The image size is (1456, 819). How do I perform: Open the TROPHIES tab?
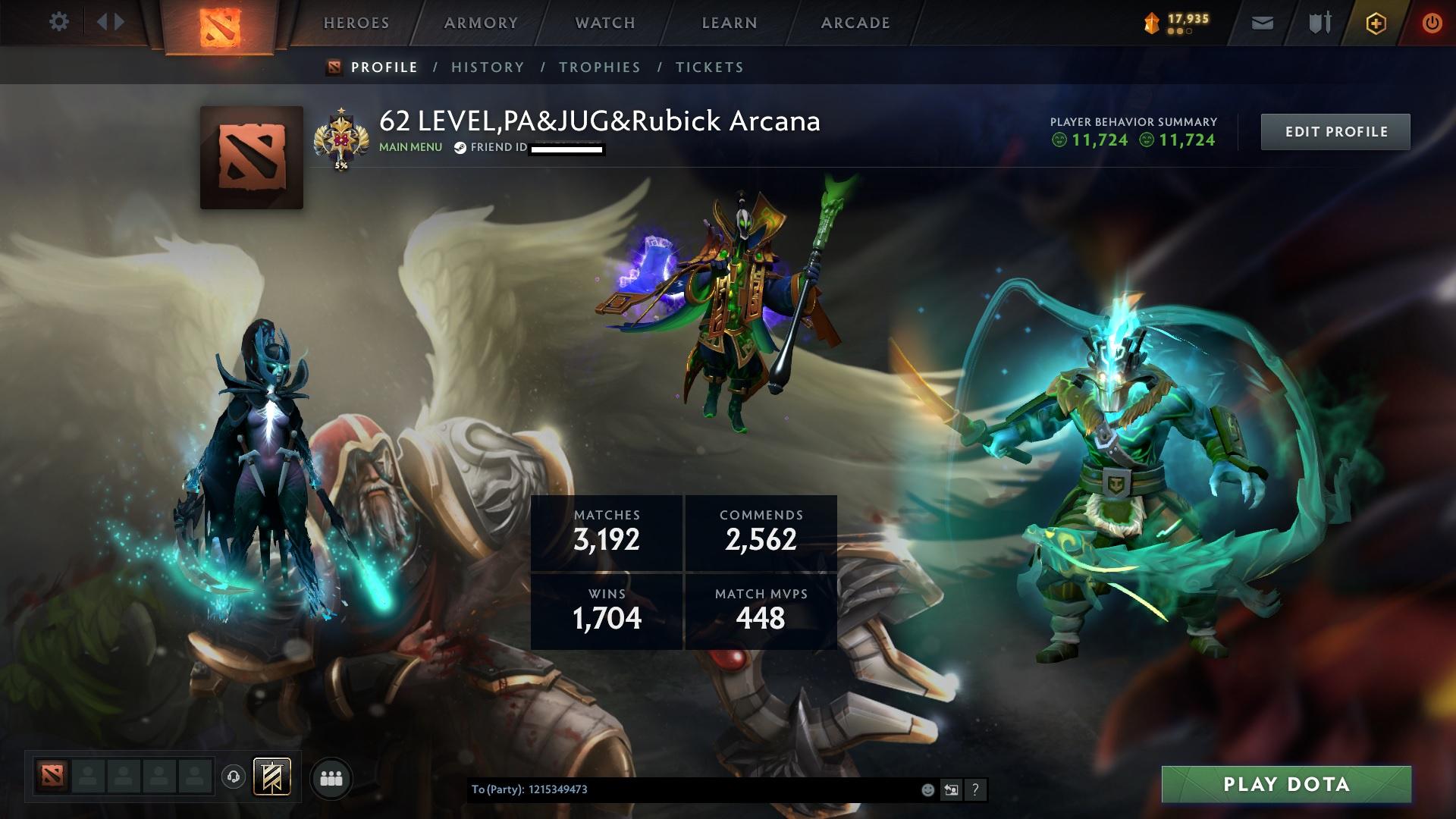[600, 67]
